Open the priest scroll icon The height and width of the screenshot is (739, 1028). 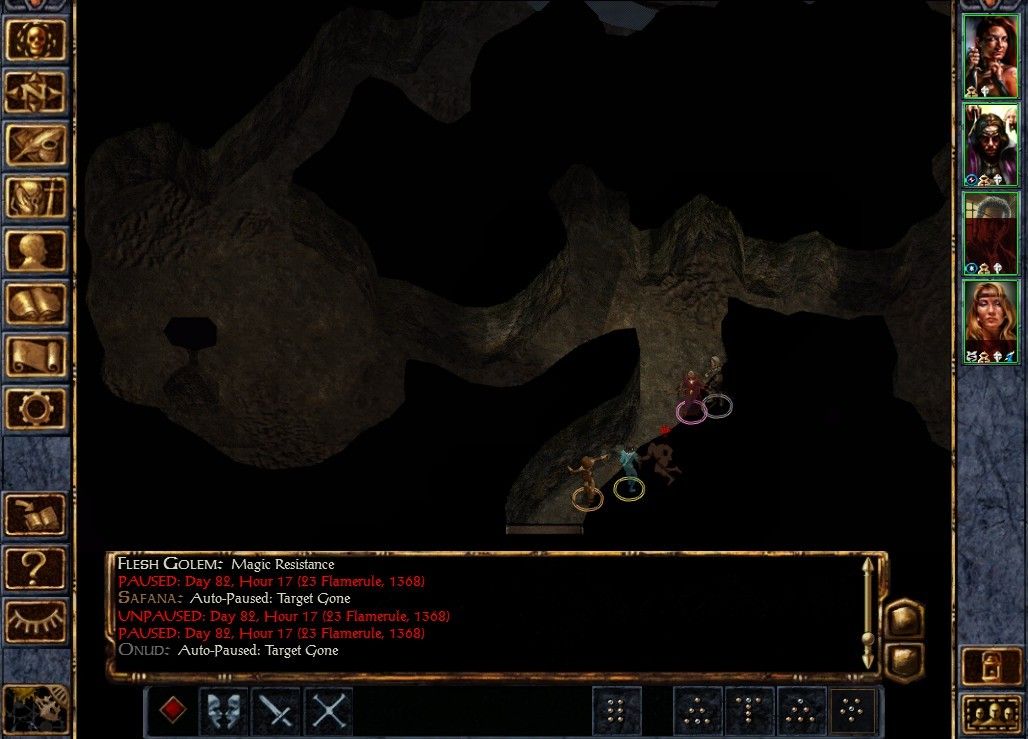coord(36,356)
